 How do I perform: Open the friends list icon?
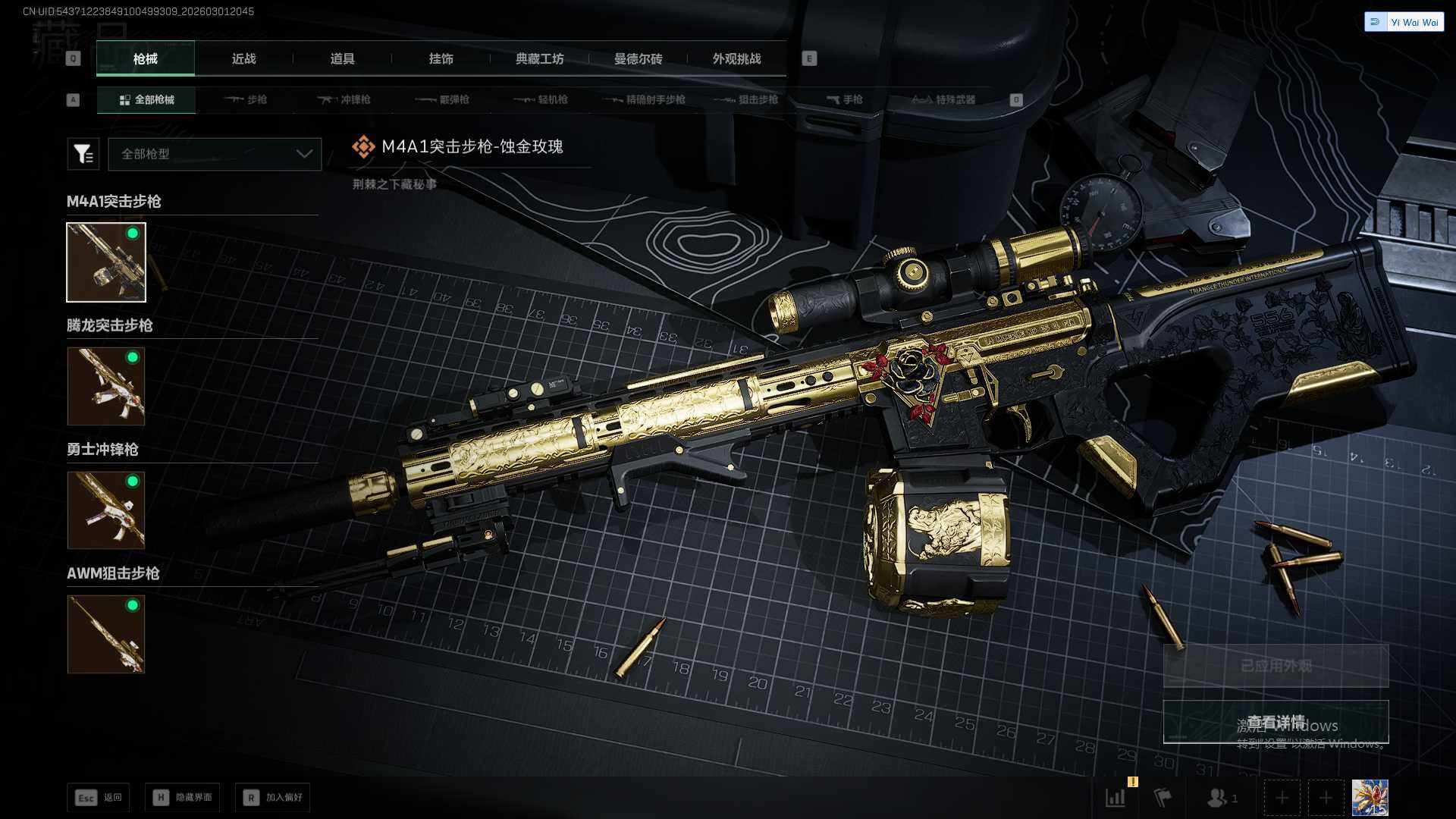coord(1221,798)
